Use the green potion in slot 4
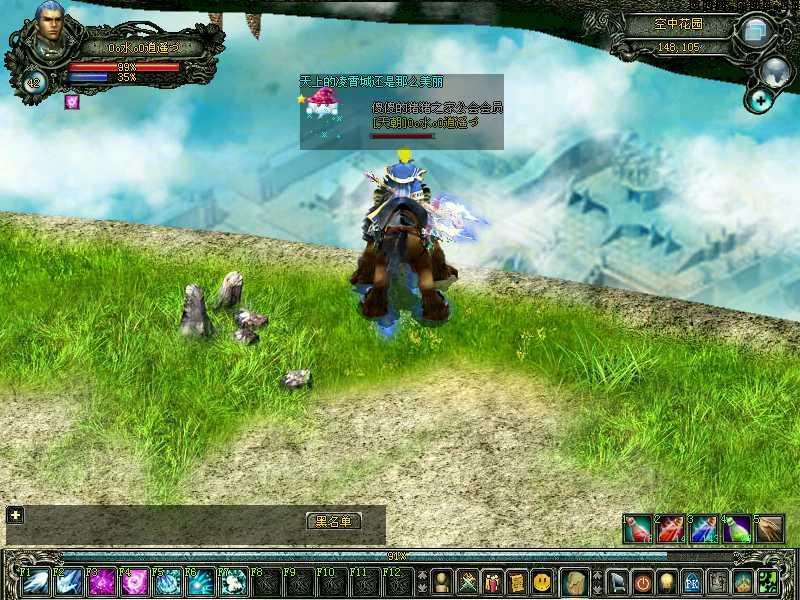The width and height of the screenshot is (800, 600). [736, 529]
